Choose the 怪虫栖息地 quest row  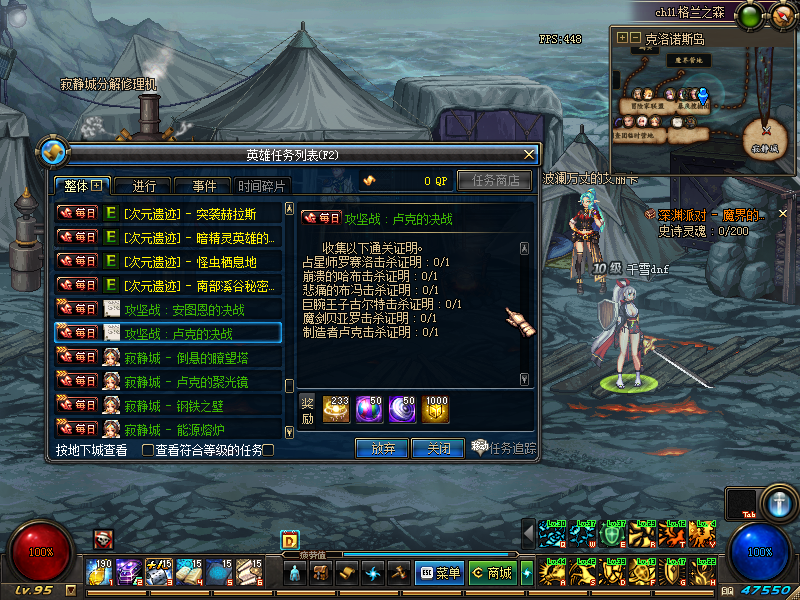pyautogui.click(x=168, y=261)
